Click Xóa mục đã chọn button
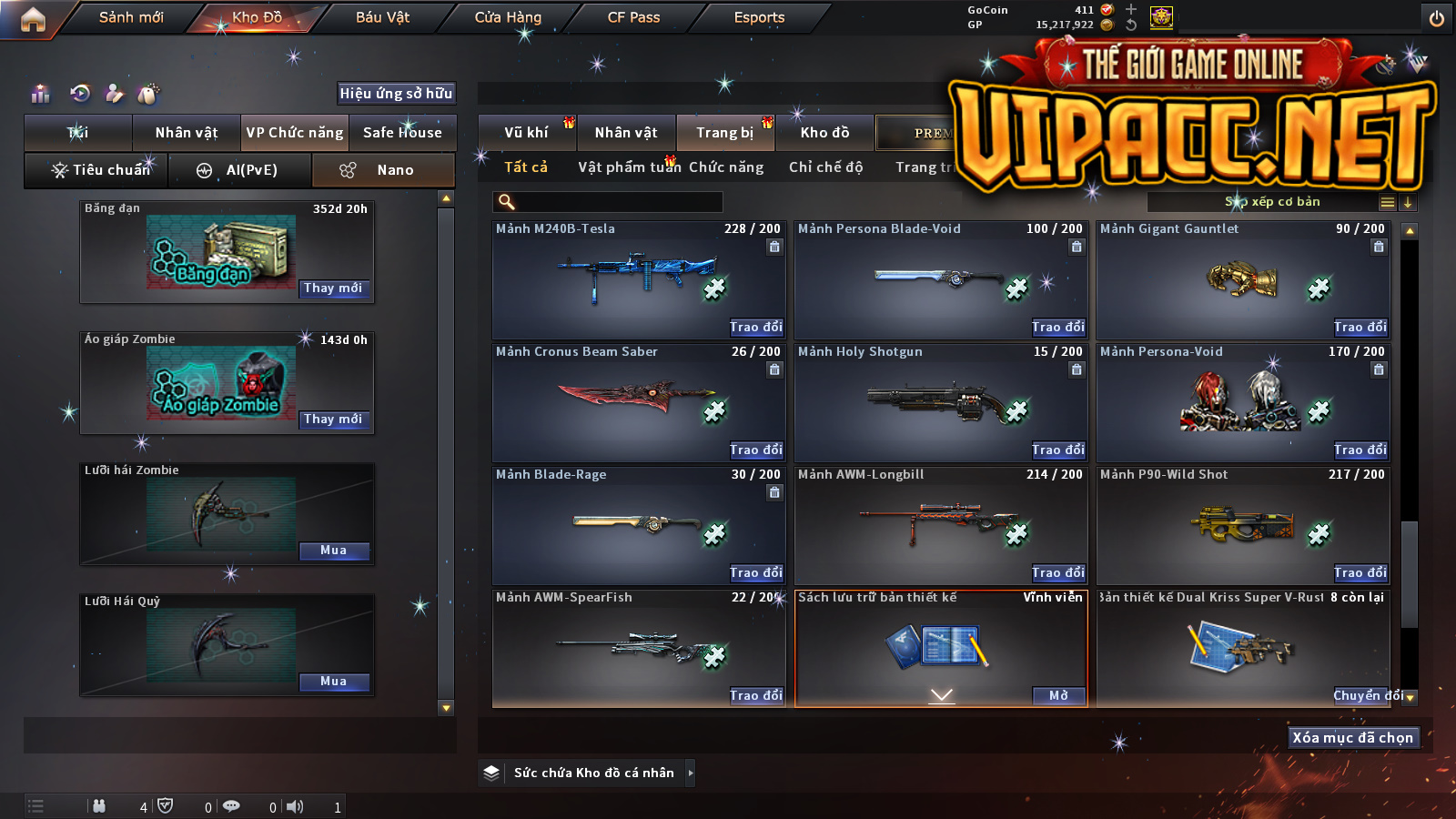This screenshot has width=1456, height=819. click(x=1353, y=737)
